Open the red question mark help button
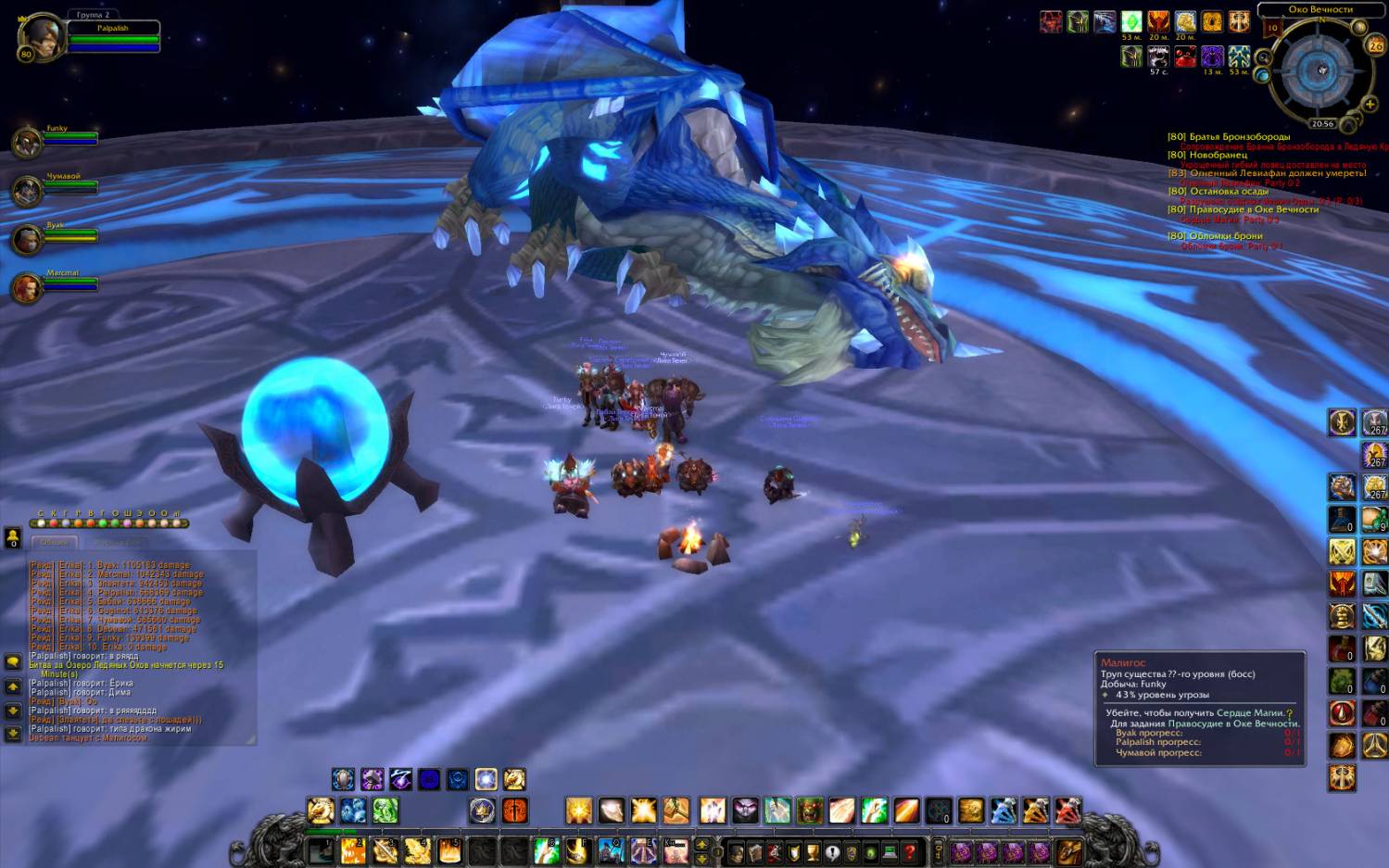Viewport: 1389px width, 868px height. (x=909, y=851)
